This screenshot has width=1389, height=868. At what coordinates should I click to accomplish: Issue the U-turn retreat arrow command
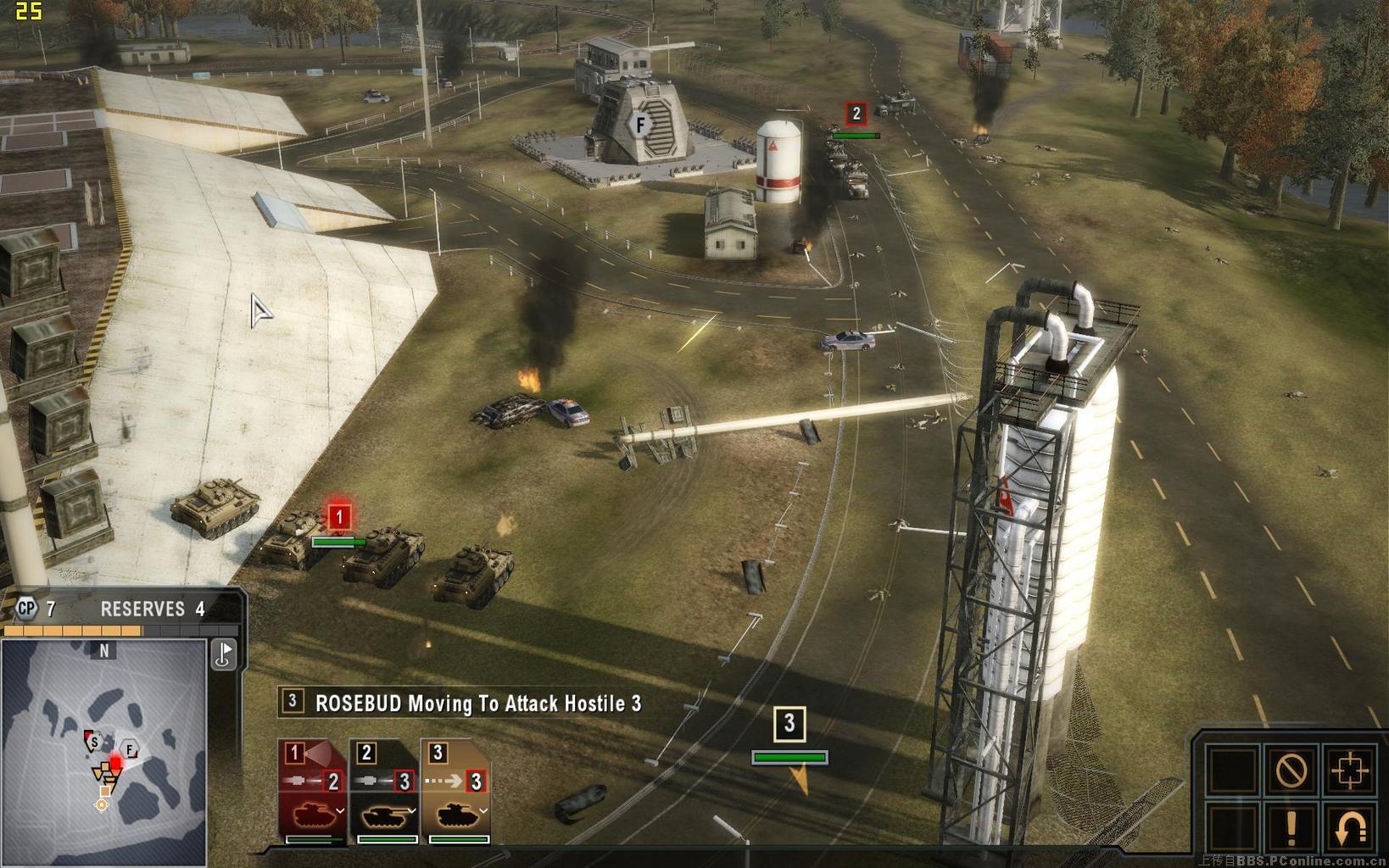tap(1349, 828)
